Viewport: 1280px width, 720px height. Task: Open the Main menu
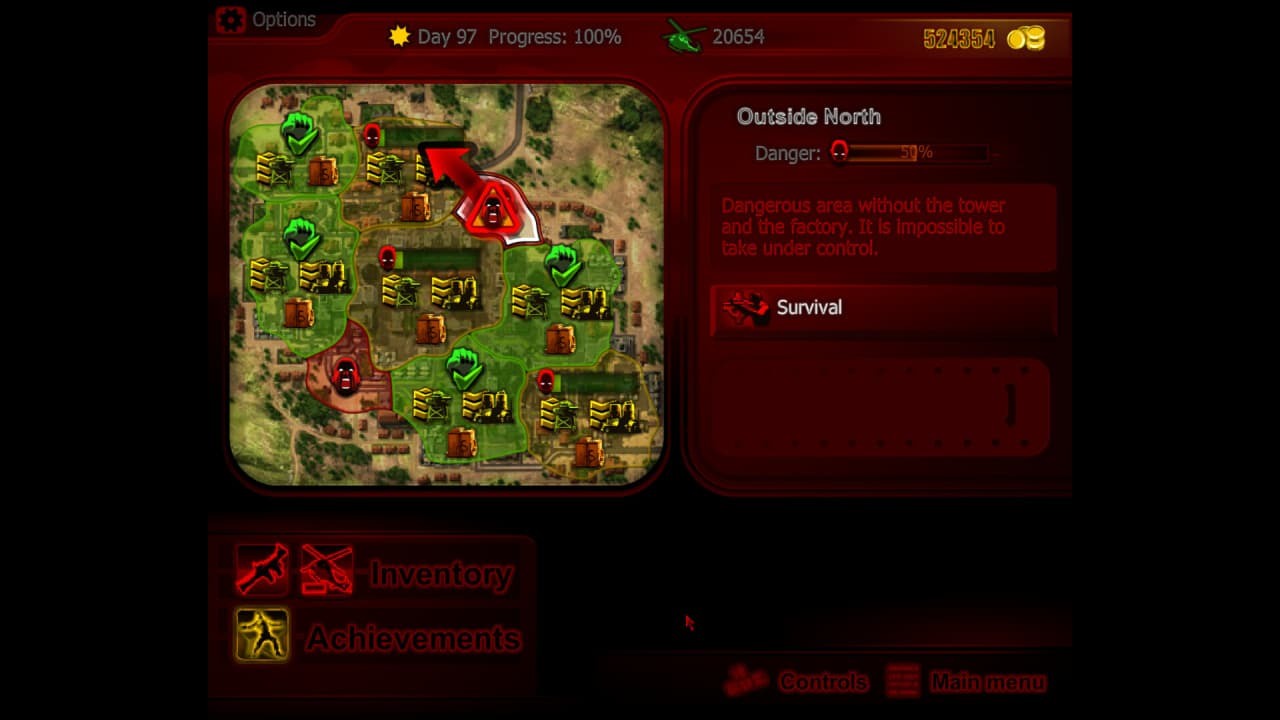[988, 682]
